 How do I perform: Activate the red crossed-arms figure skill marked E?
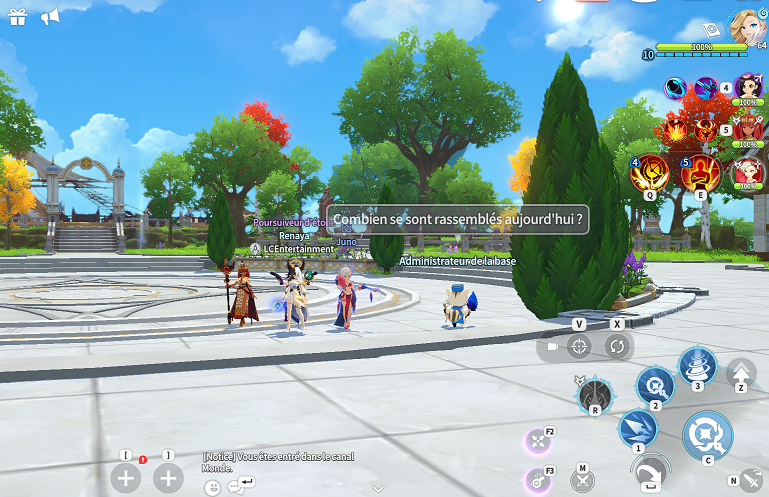[x=701, y=172]
